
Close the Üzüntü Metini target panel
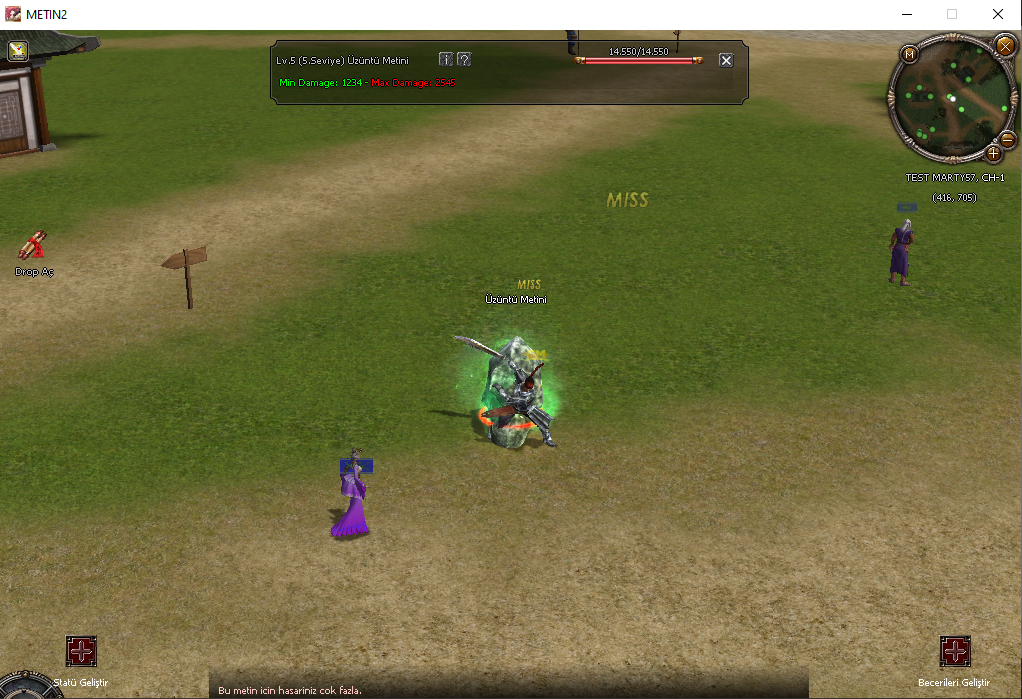726,60
